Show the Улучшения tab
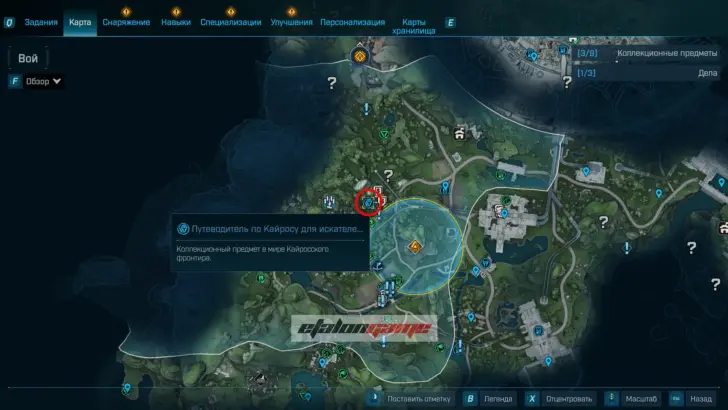This screenshot has width=728, height=410. 291,22
